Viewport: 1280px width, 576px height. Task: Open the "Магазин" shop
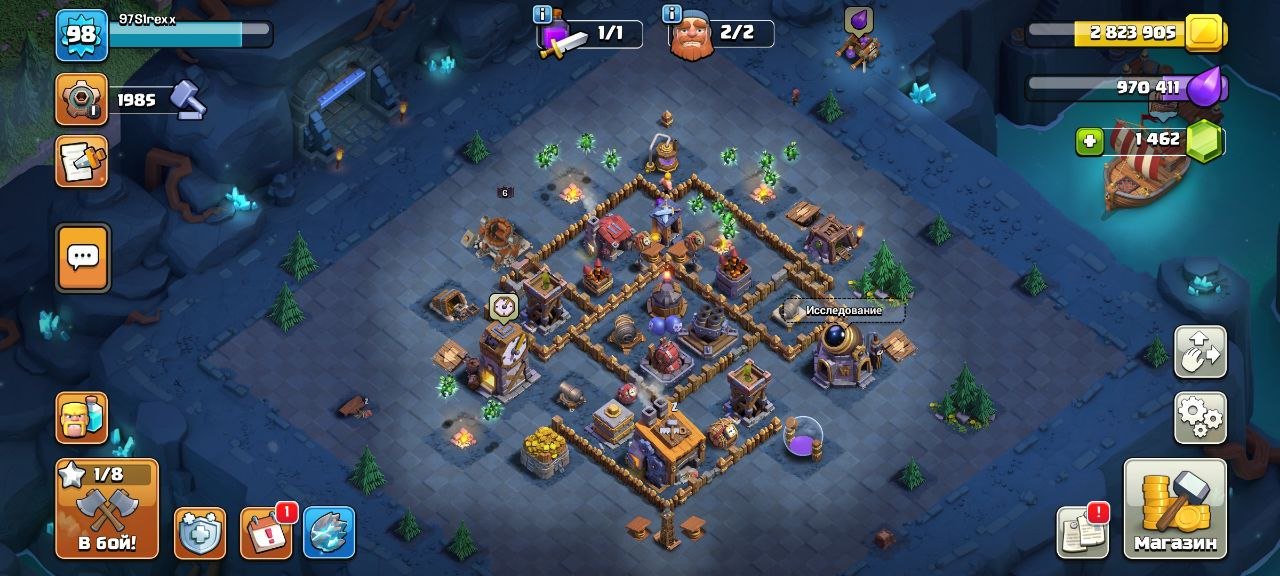(1175, 509)
